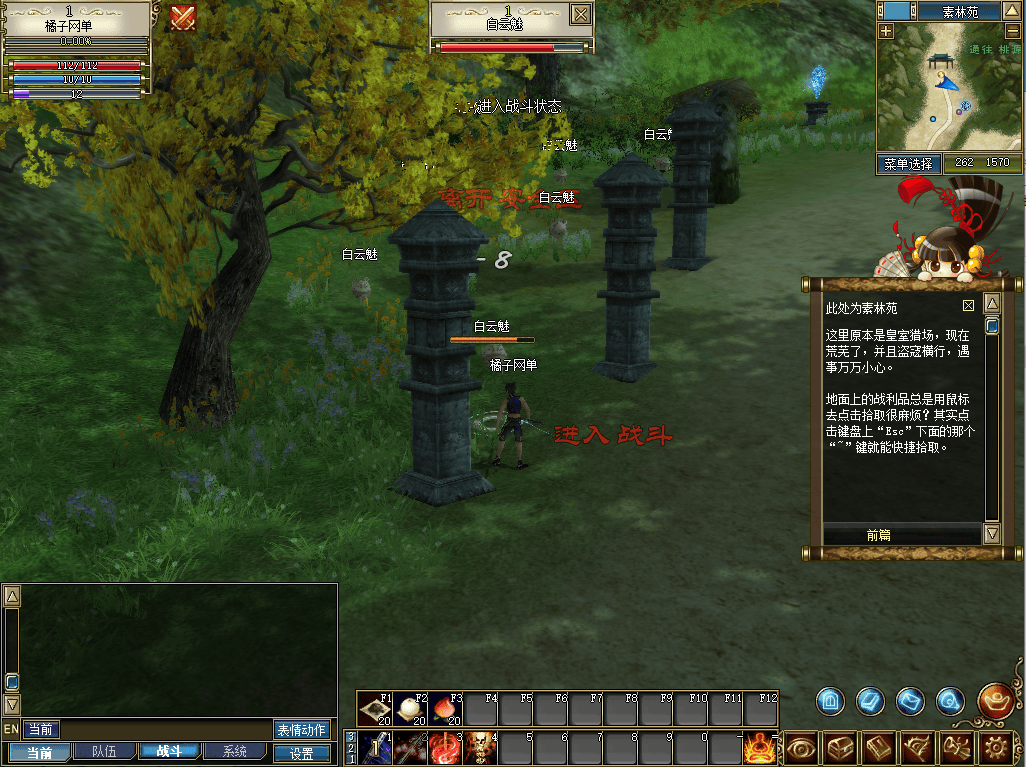This screenshot has height=767, width=1026.
Task: Open the 菜单选择 menu button
Action: [909, 163]
